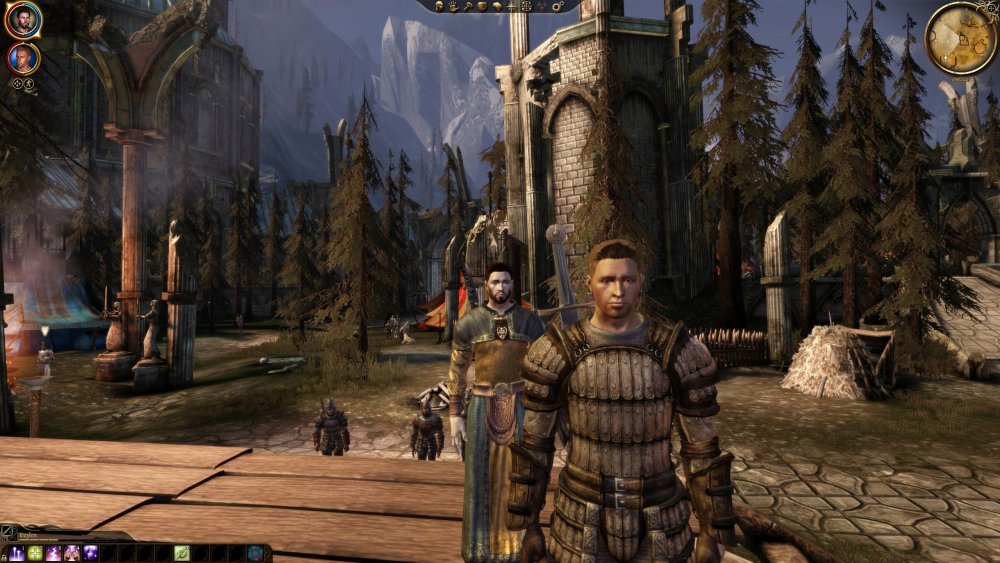The height and width of the screenshot is (563, 1000).
Task: Select the bearded party leader portrait
Action: click(x=22, y=18)
